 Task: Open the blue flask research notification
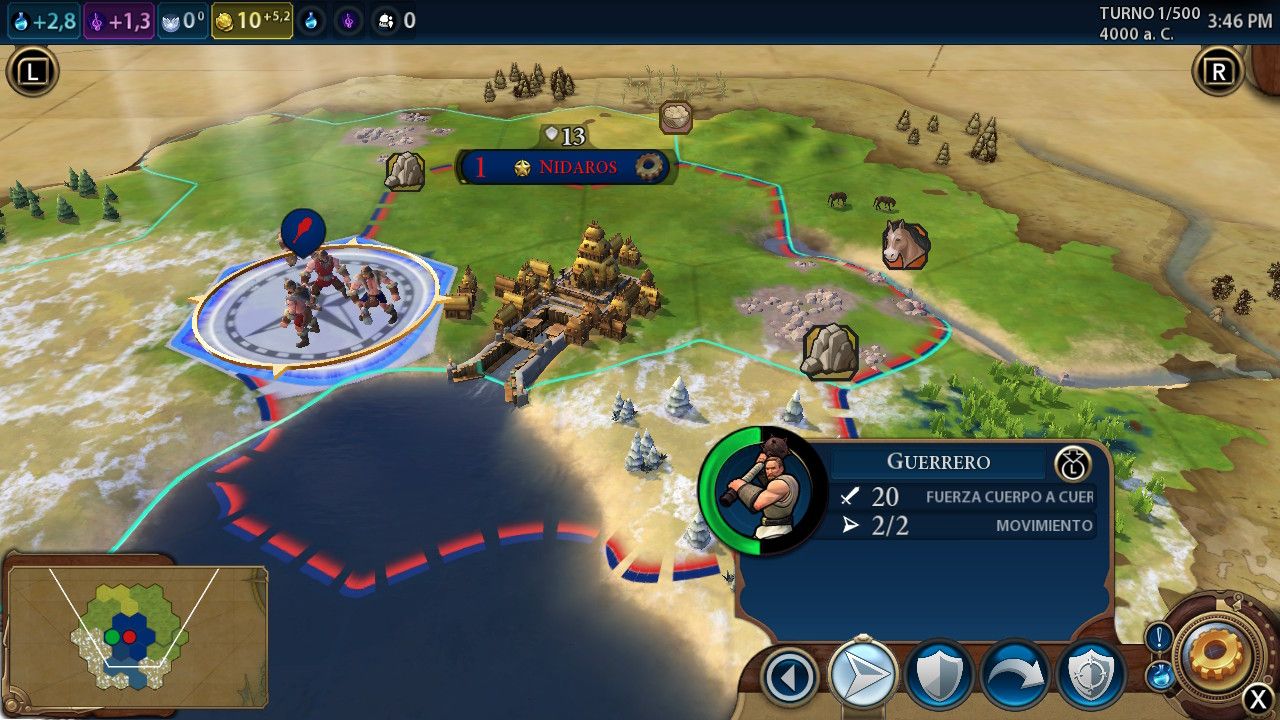(1159, 675)
